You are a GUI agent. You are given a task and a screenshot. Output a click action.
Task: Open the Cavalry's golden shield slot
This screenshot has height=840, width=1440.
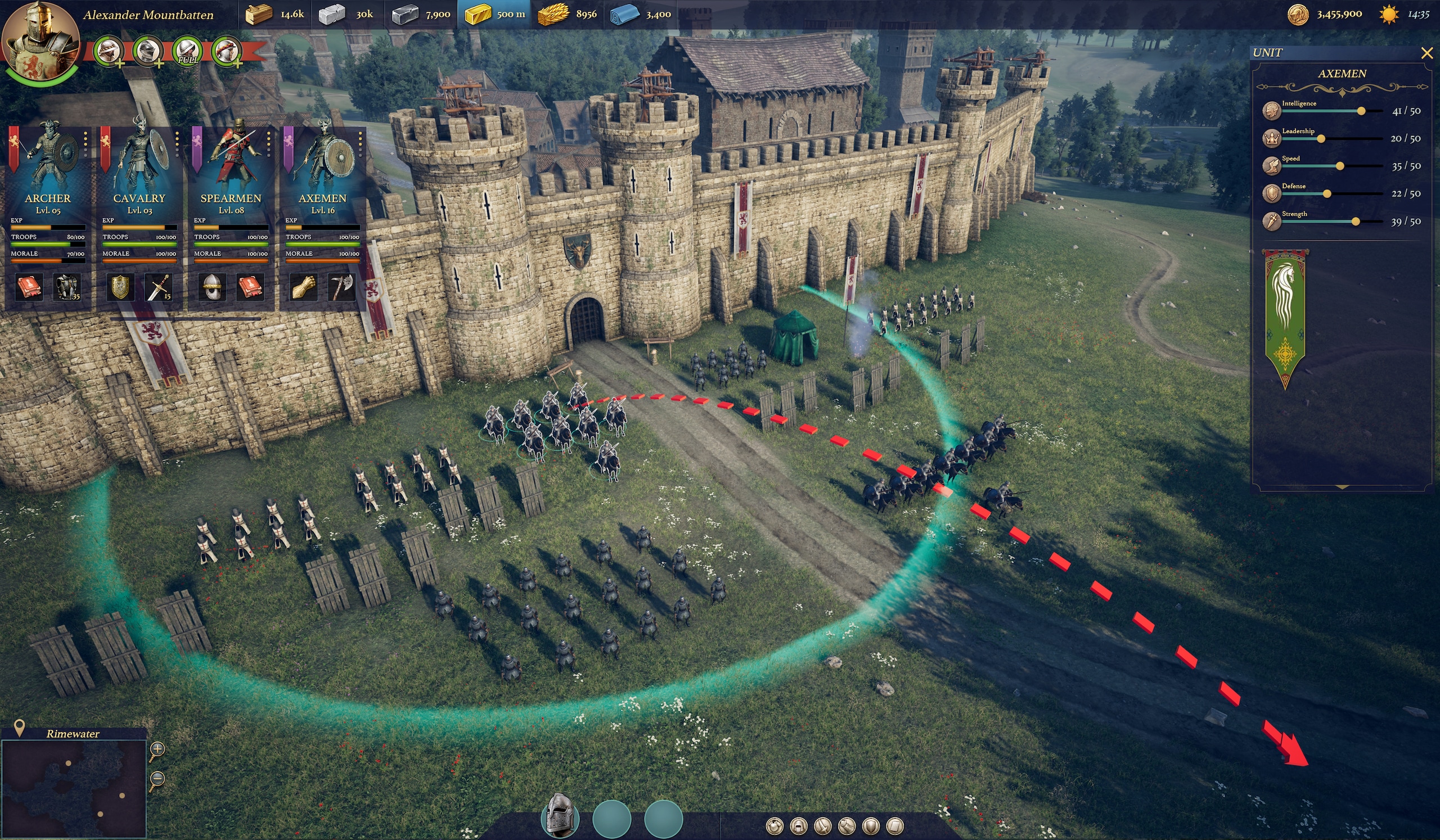click(120, 287)
